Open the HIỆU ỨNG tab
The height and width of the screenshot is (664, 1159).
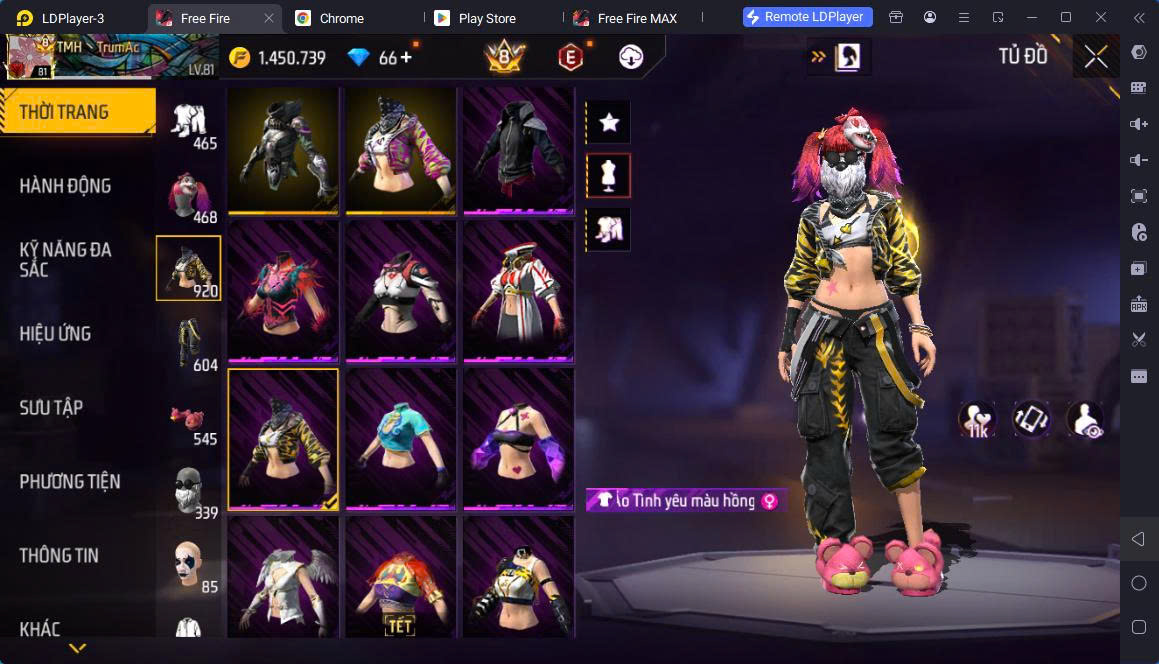56,333
